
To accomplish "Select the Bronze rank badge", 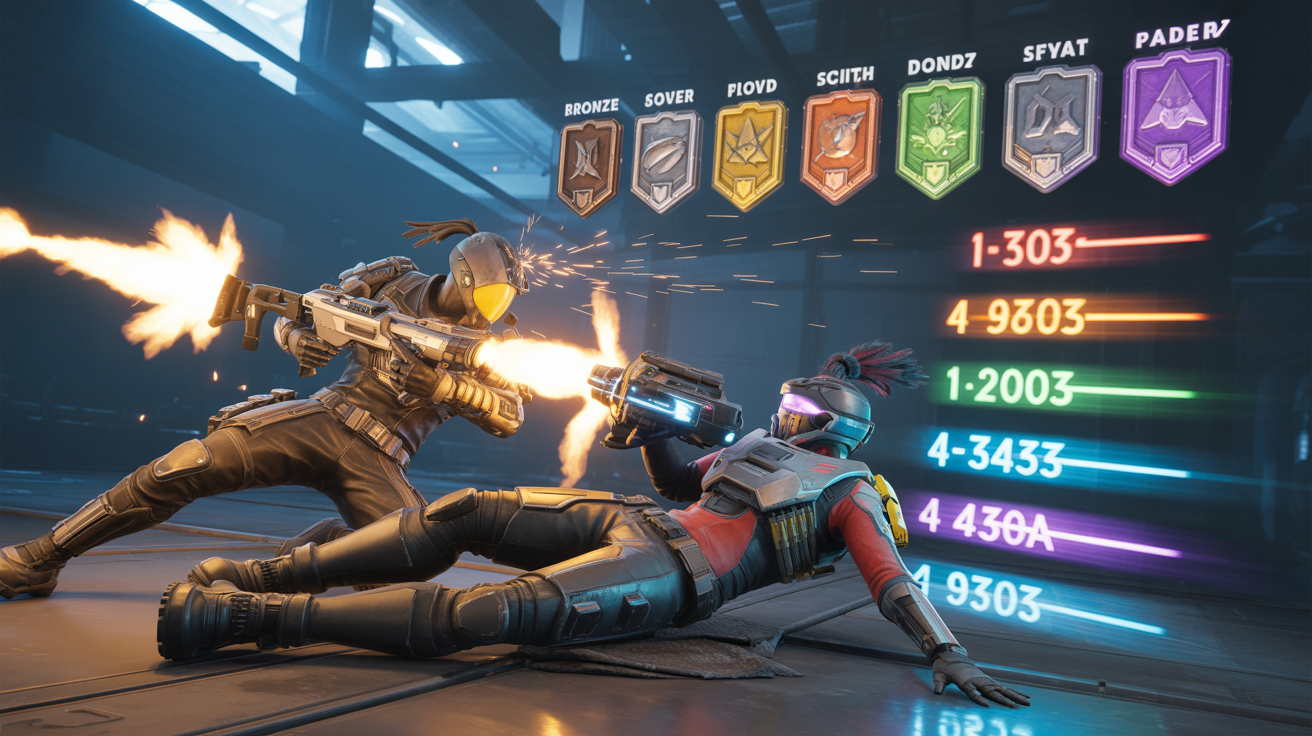I will tap(589, 166).
